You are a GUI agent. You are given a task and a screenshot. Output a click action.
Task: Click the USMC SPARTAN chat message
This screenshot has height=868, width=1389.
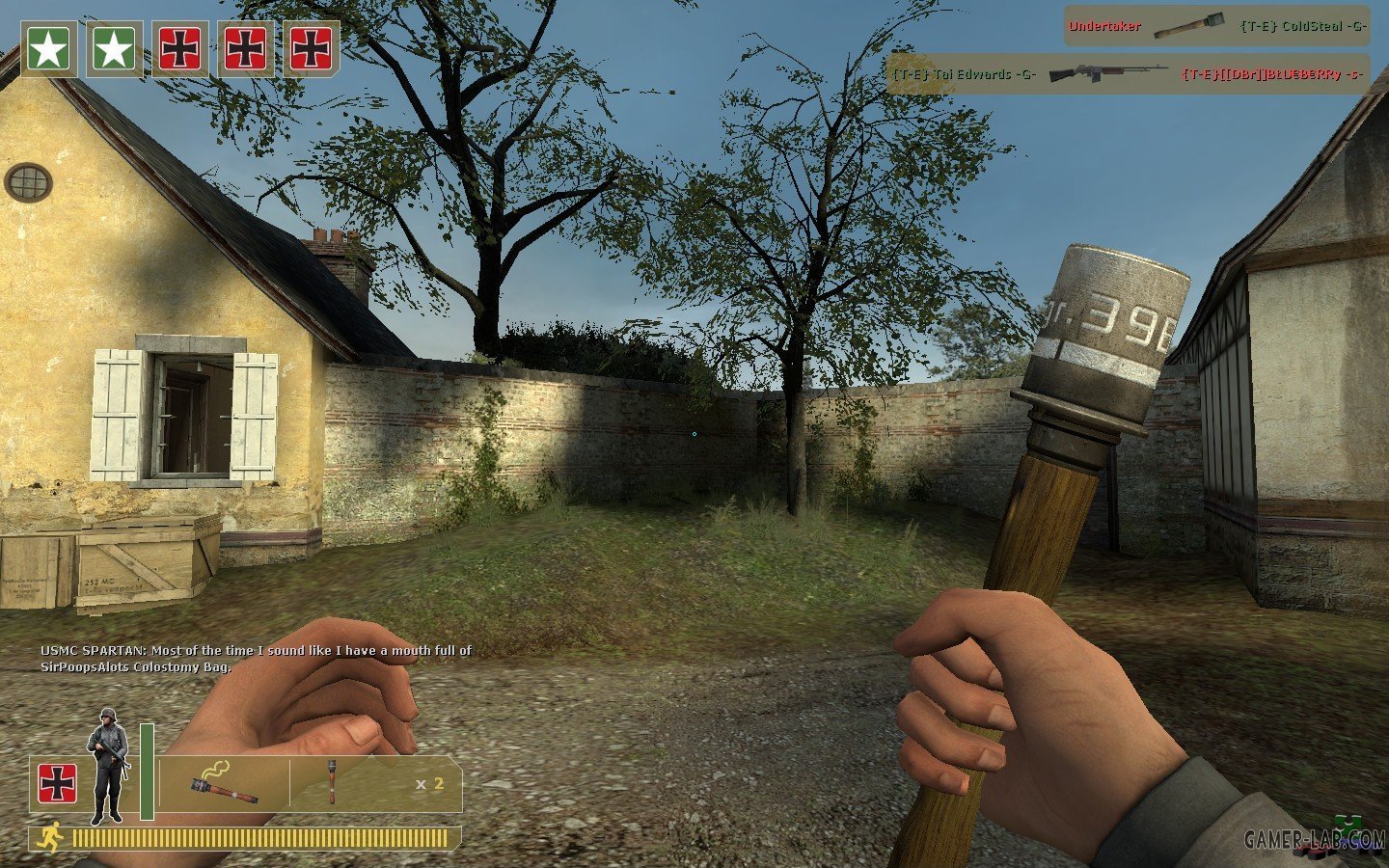coord(256,658)
